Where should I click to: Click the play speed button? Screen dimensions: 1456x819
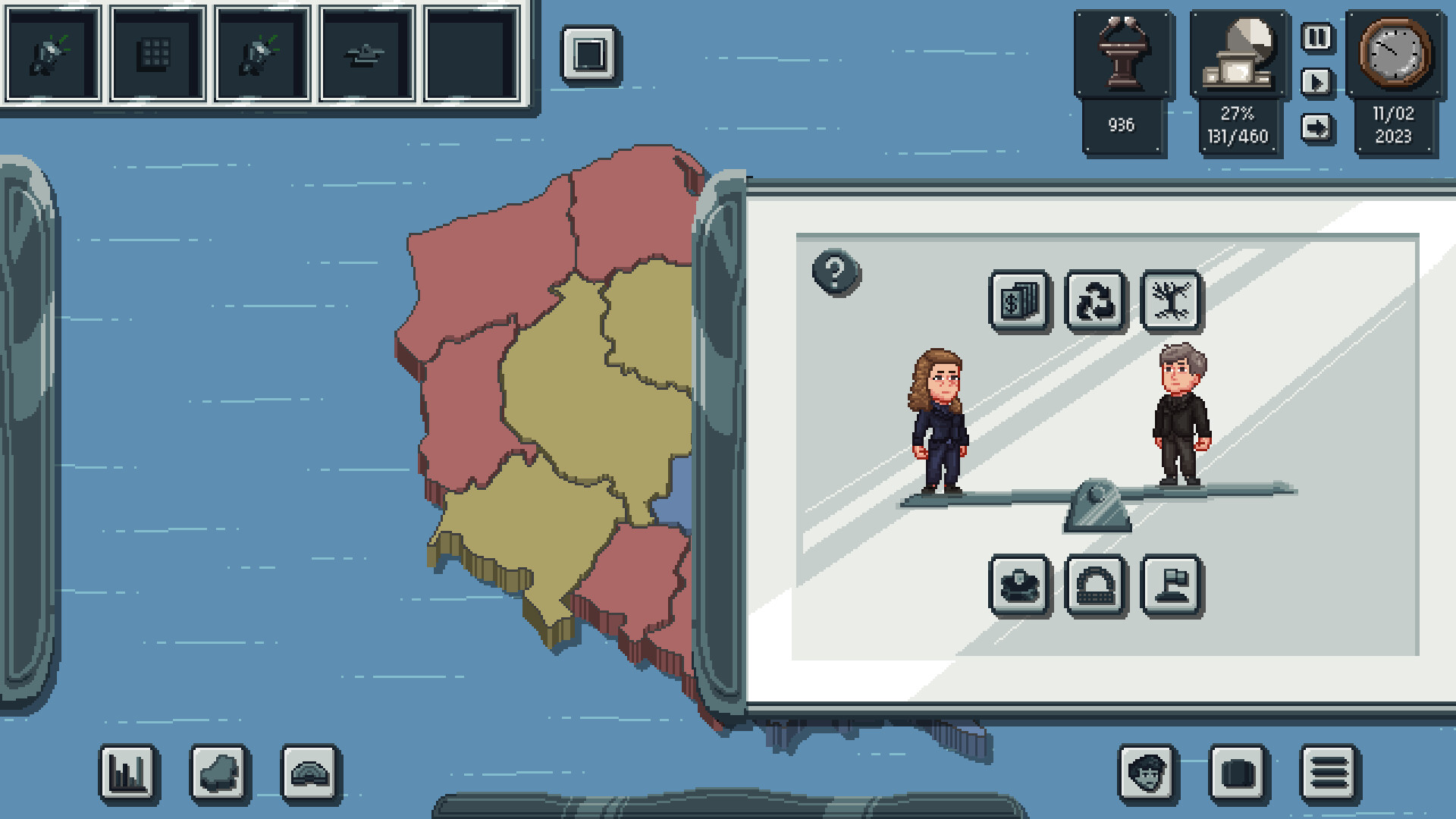[1316, 83]
